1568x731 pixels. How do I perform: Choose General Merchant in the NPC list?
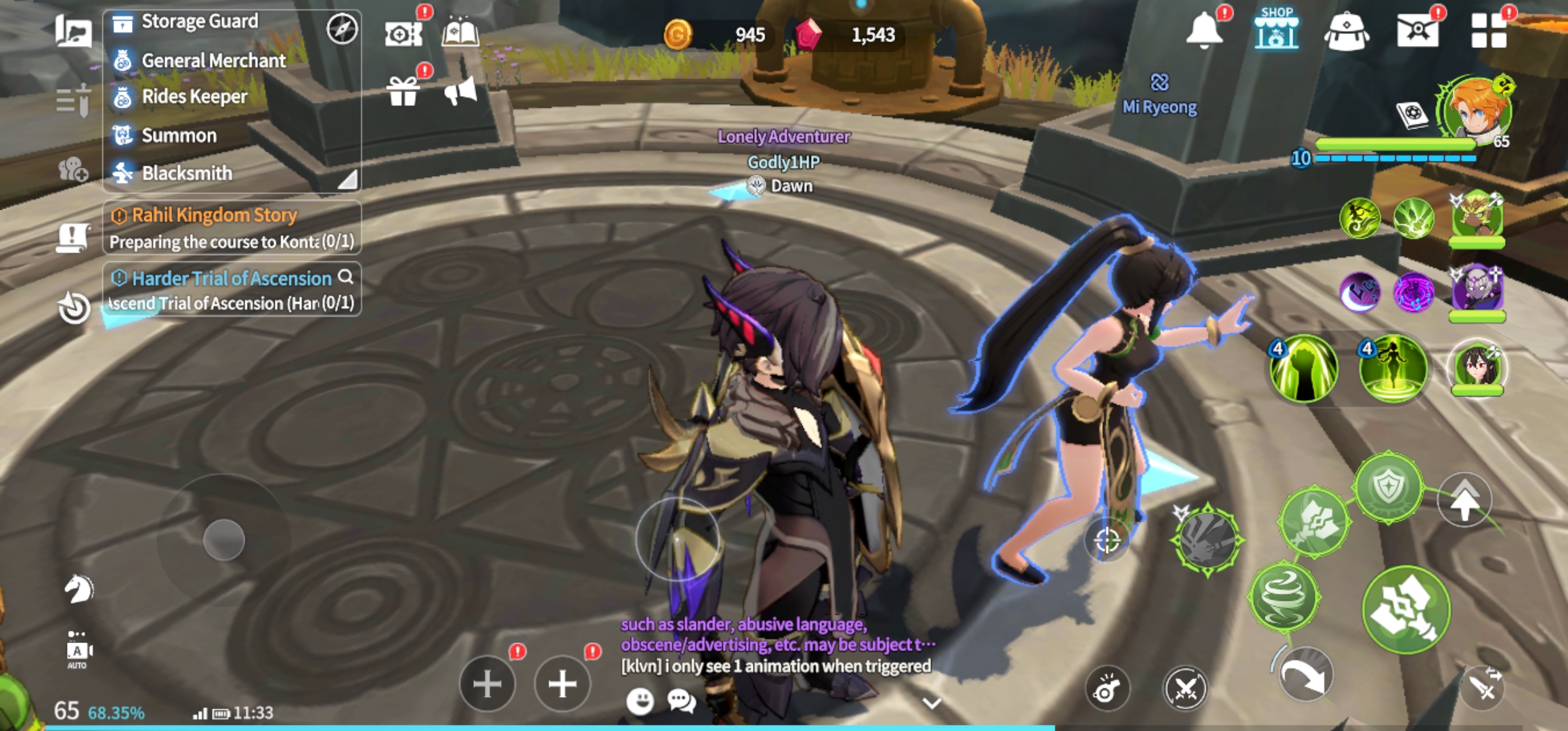coord(213,61)
